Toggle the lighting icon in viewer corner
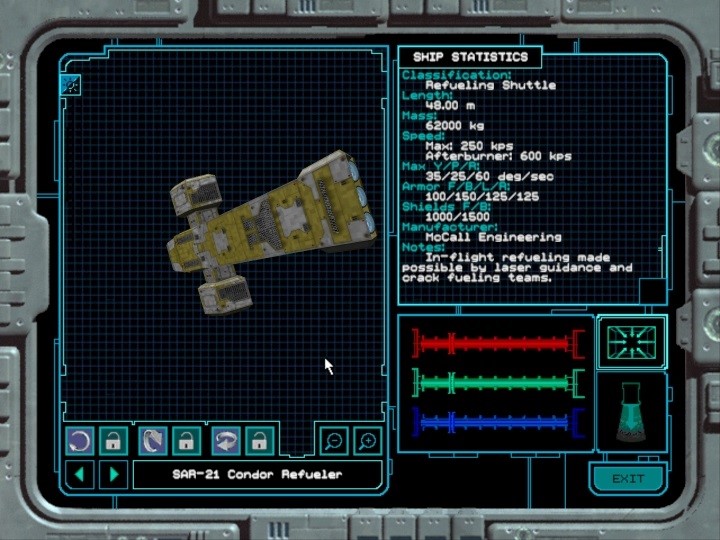Screen dimensions: 720x540 click(x=71, y=84)
